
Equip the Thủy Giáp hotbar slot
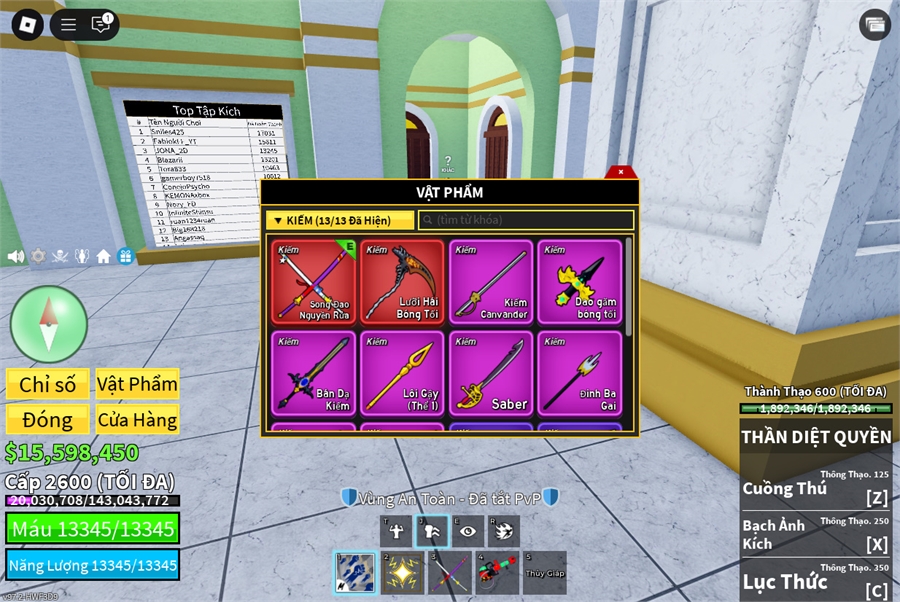[x=544, y=573]
